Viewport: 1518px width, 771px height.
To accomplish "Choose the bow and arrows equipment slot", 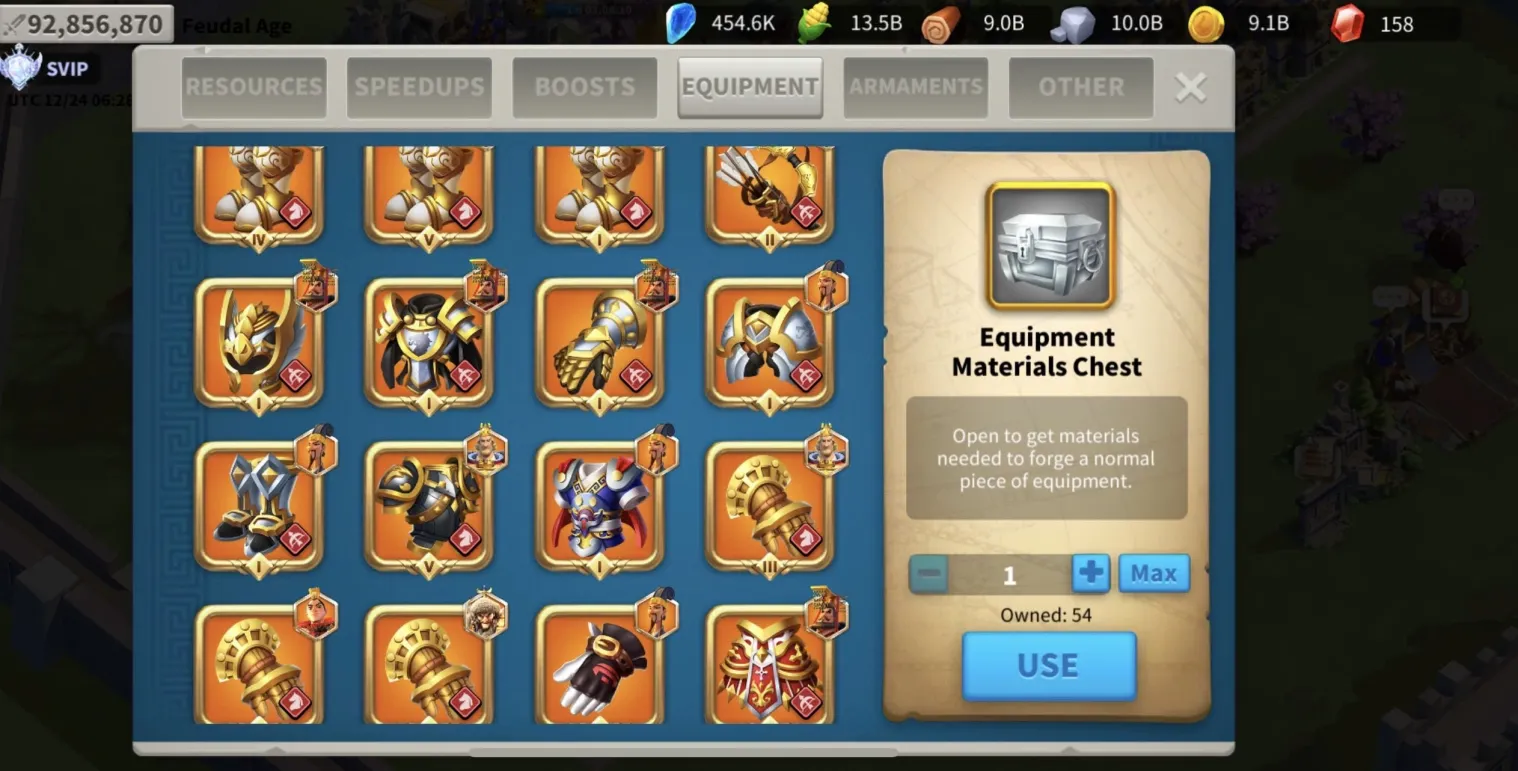I will pos(769,195).
